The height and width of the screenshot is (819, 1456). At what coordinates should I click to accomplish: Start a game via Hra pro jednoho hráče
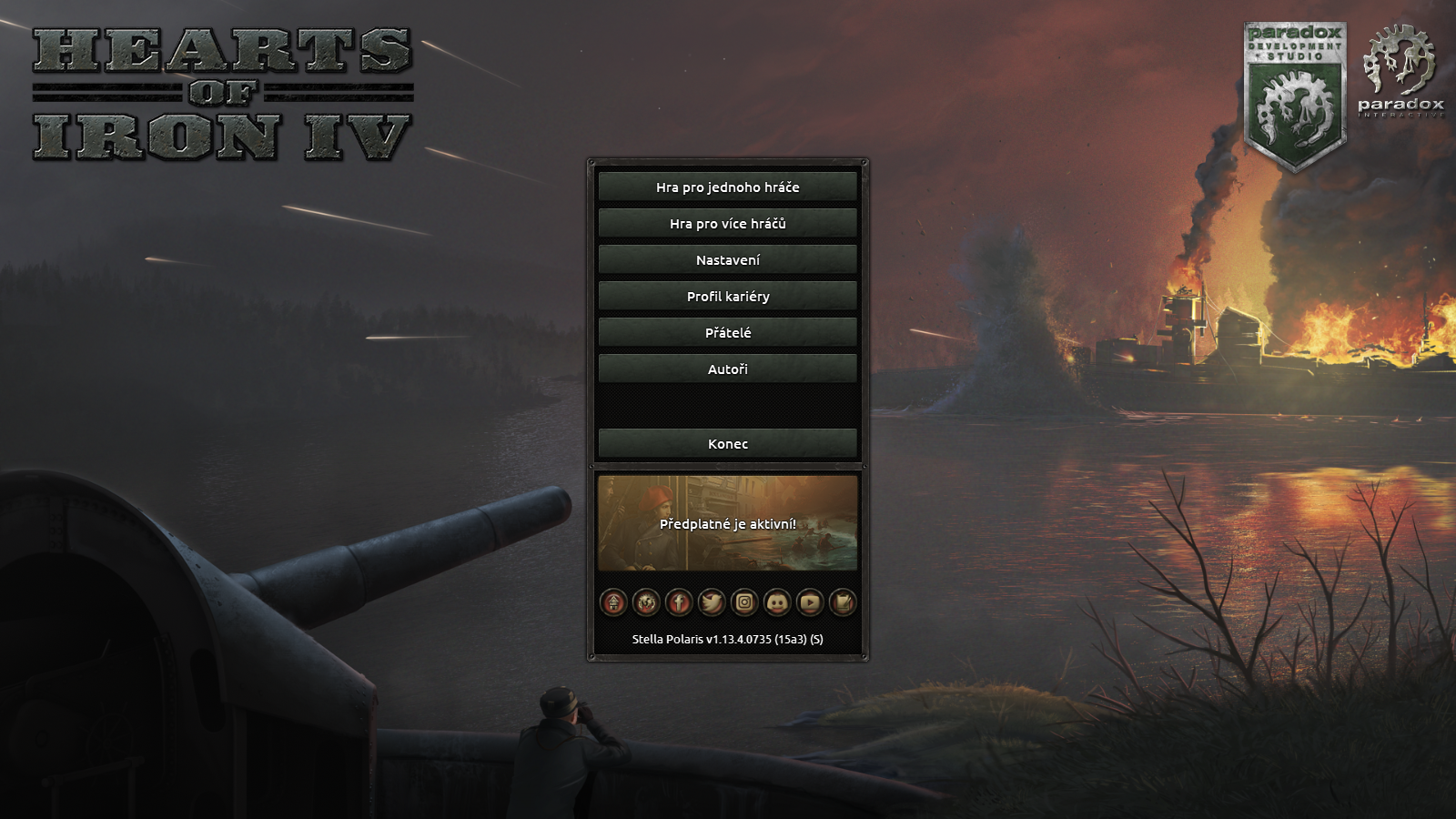[727, 187]
